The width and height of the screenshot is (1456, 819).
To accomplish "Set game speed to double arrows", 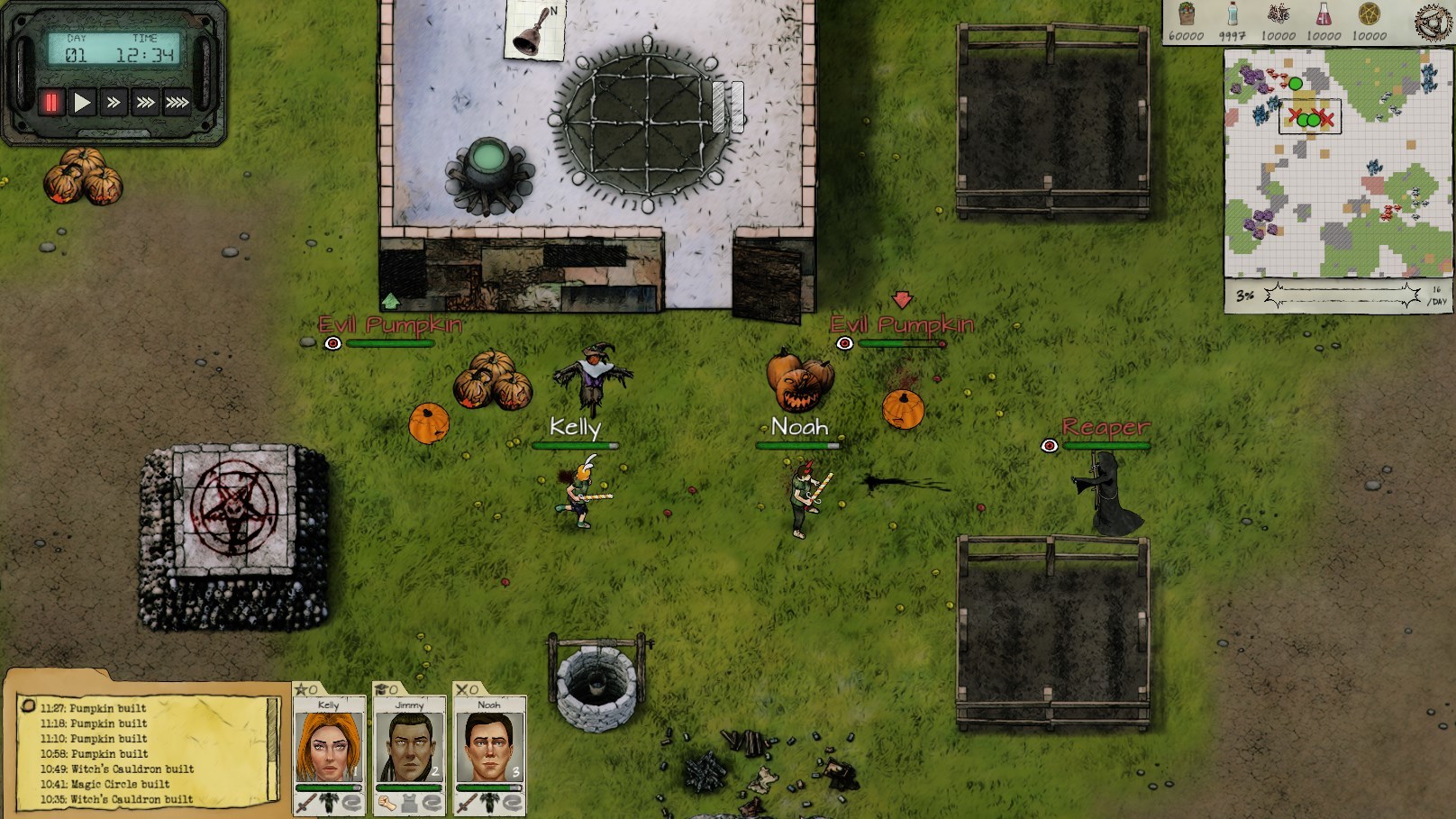I will pos(114,103).
